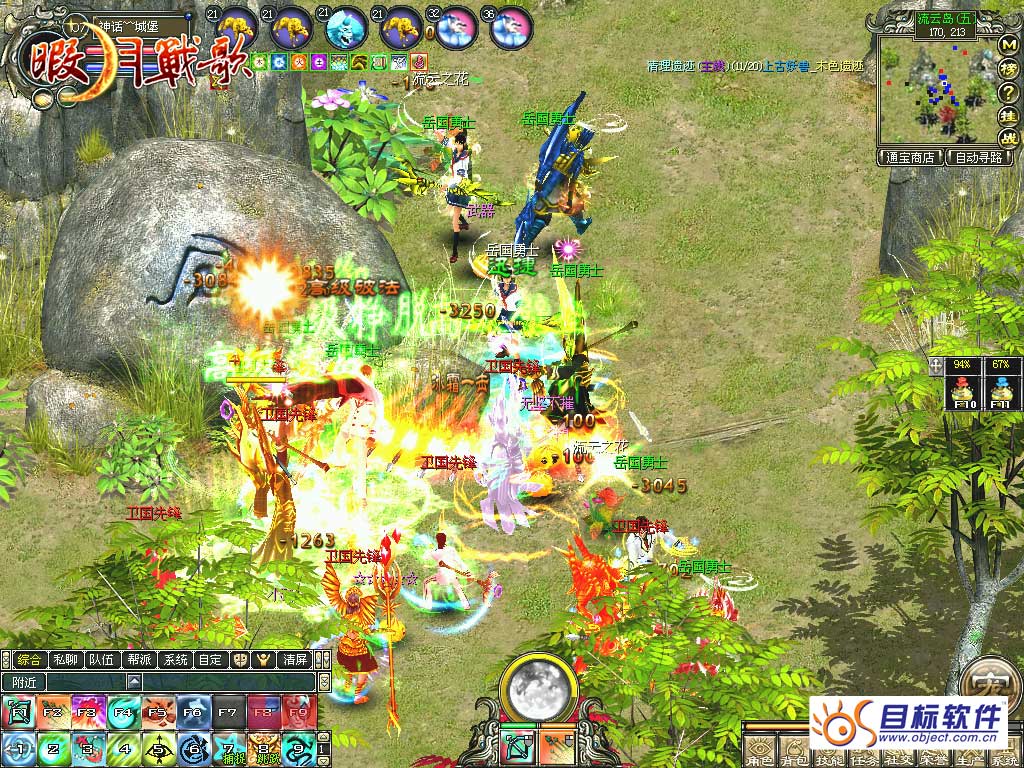Switch to the 私聊 chat tab

(65, 660)
